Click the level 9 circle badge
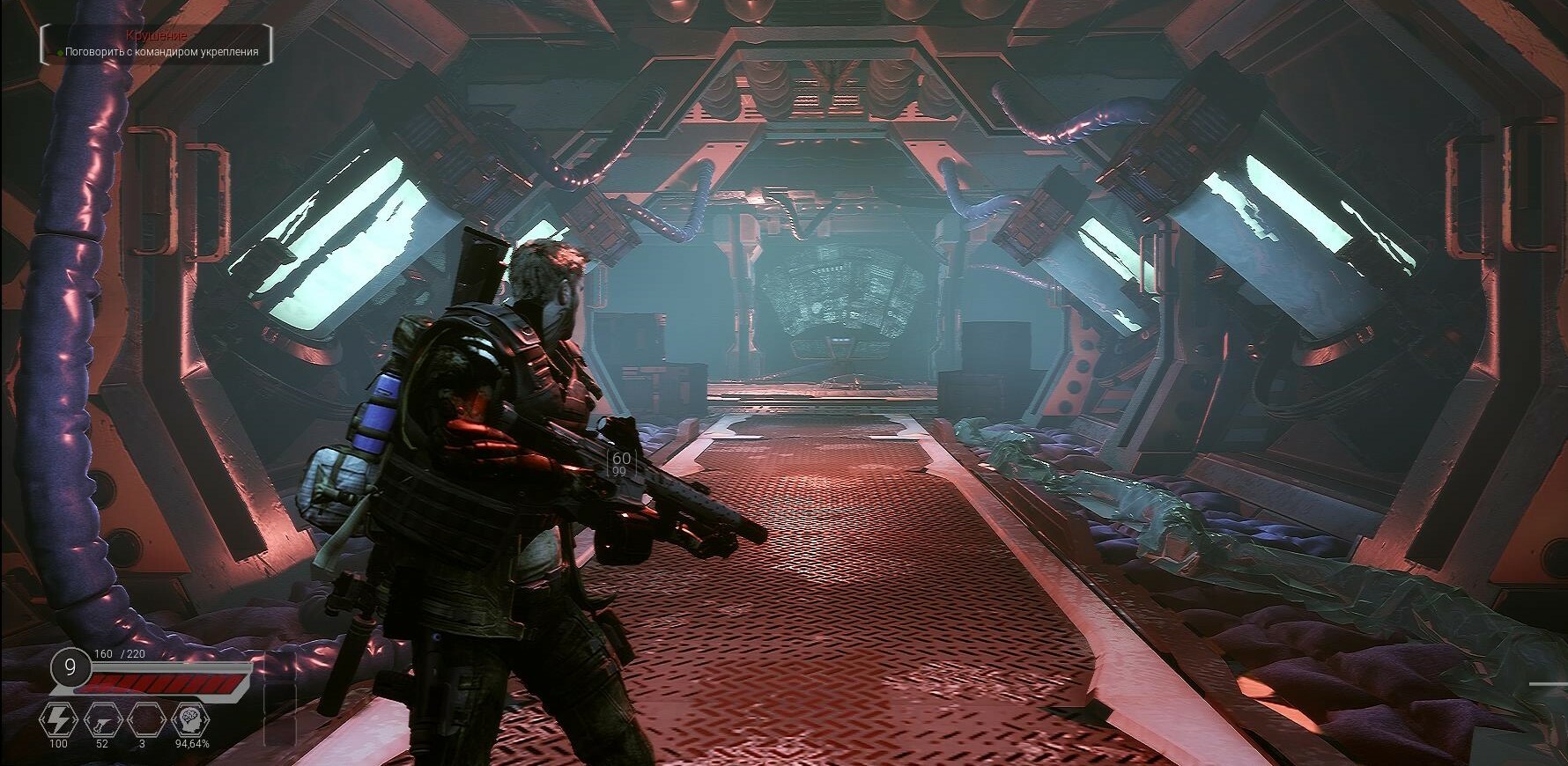The width and height of the screenshot is (1568, 766). click(70, 667)
